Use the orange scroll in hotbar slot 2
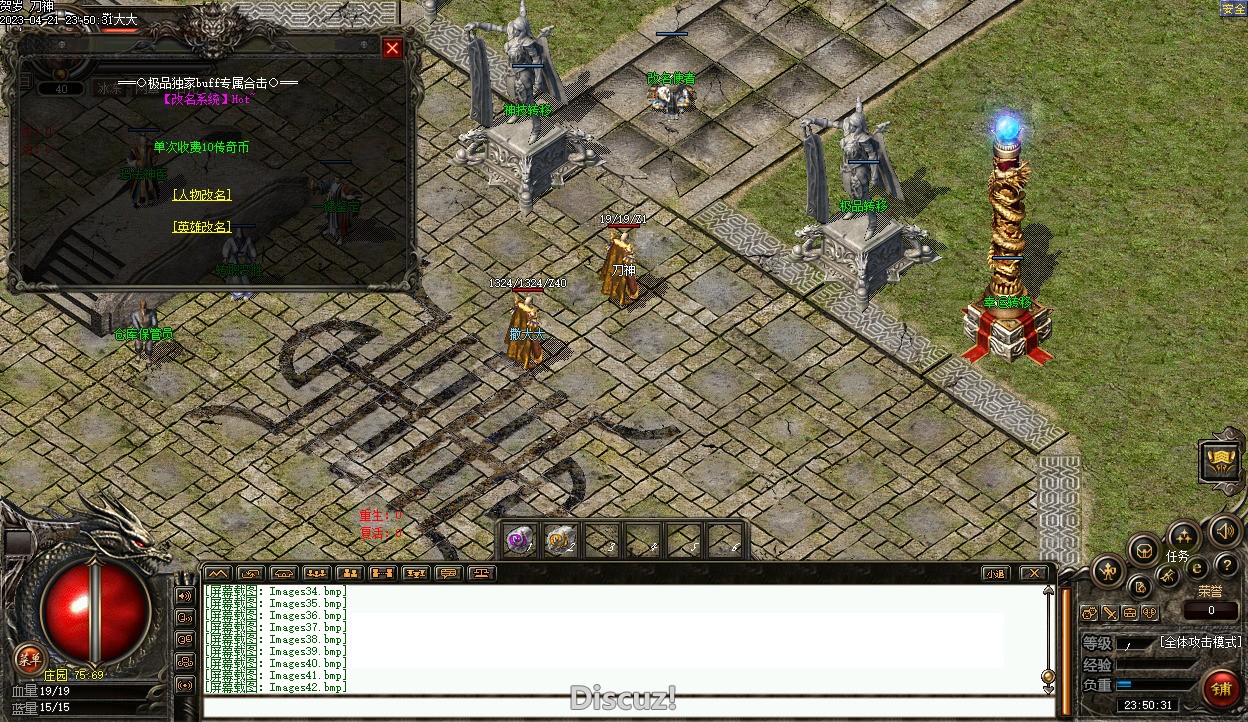The height and width of the screenshot is (722, 1248). coord(558,540)
